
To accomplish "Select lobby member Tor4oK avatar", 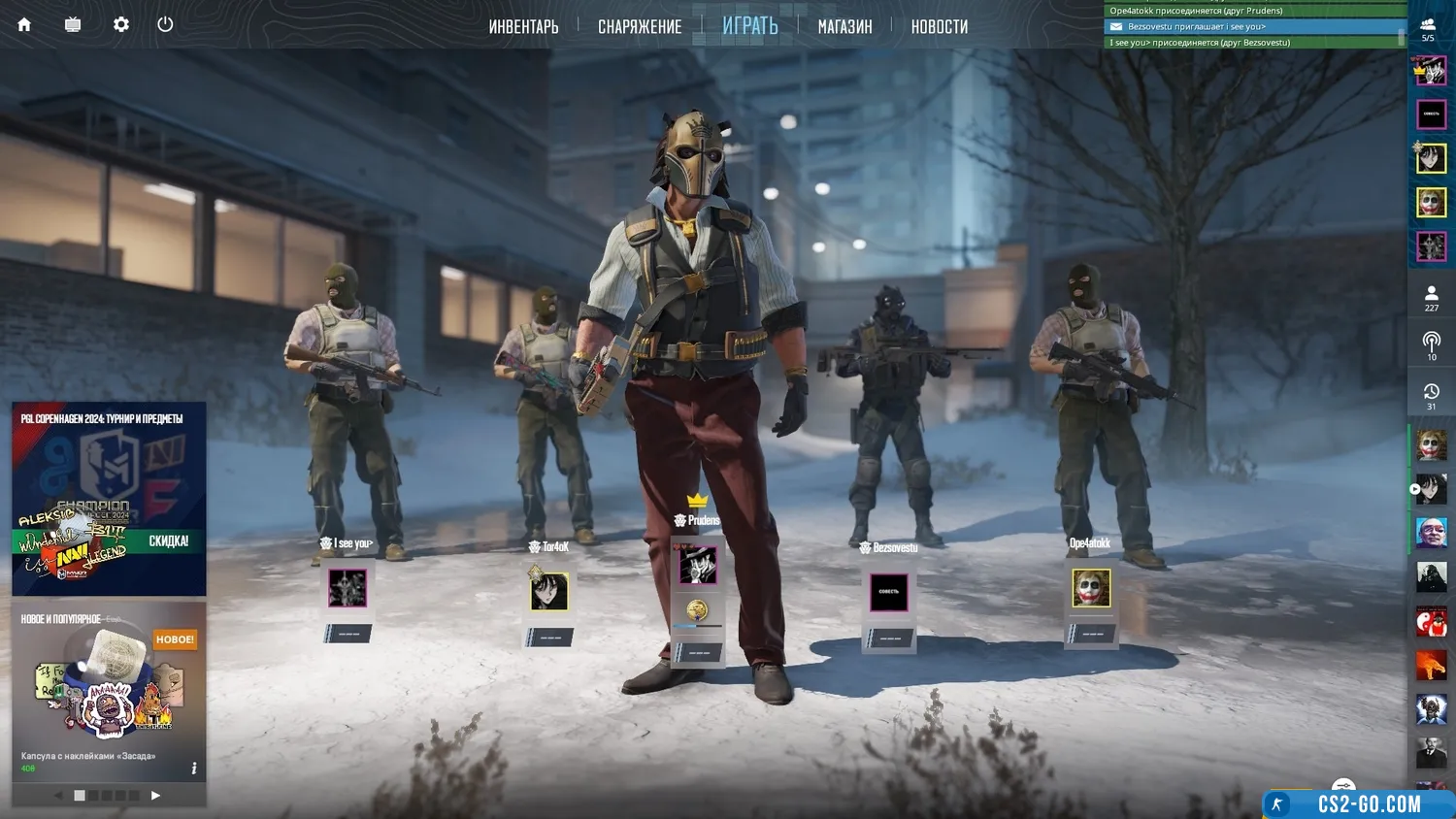I will click(x=549, y=591).
